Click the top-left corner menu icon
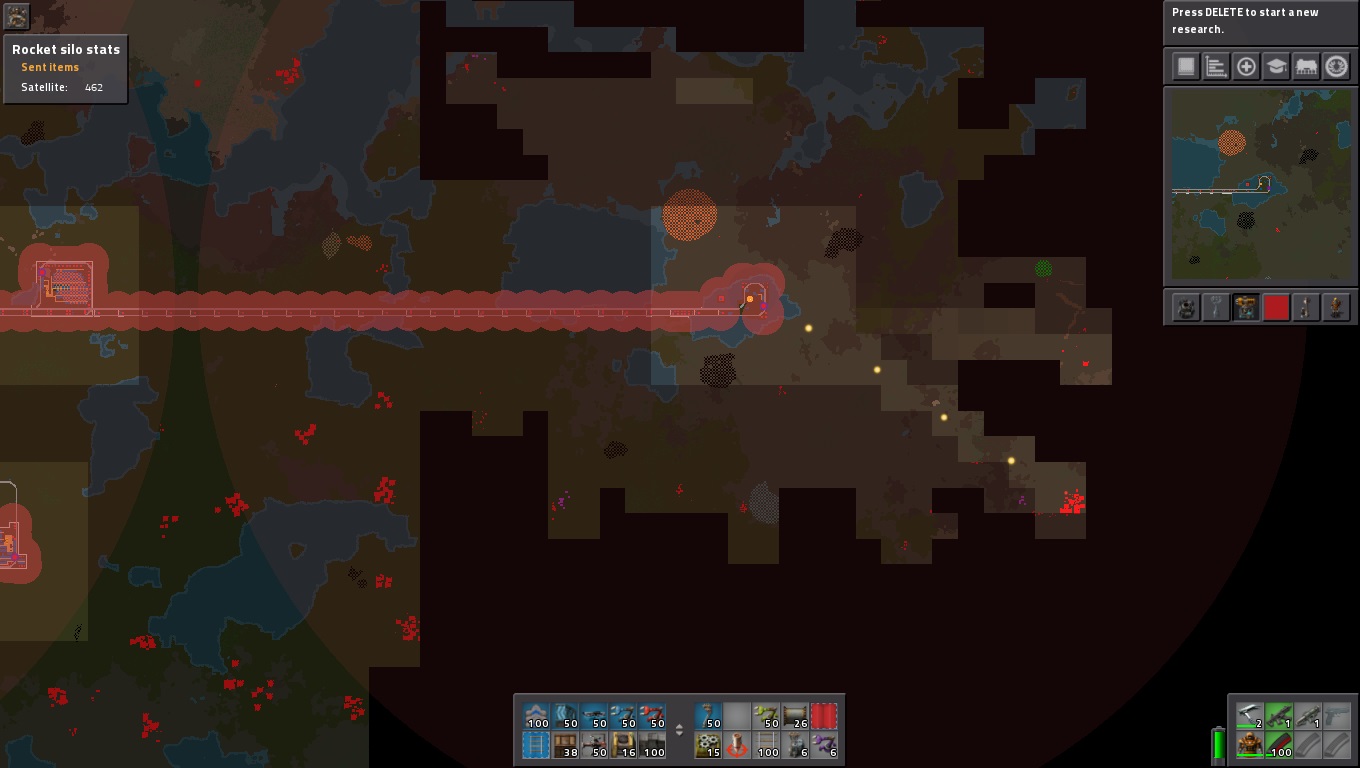 [x=17, y=15]
